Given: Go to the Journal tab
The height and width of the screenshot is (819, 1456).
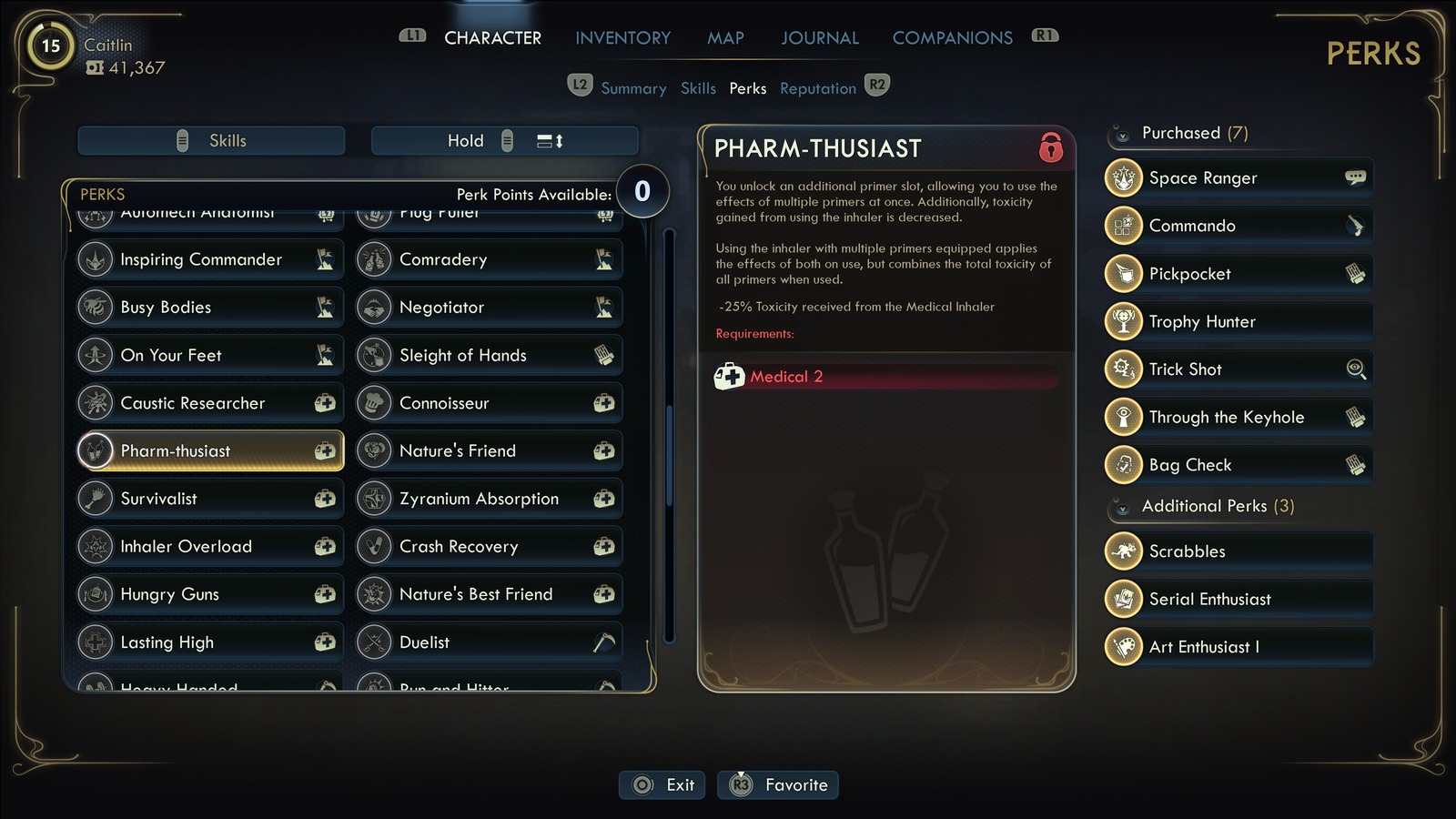Looking at the screenshot, I should [819, 38].
